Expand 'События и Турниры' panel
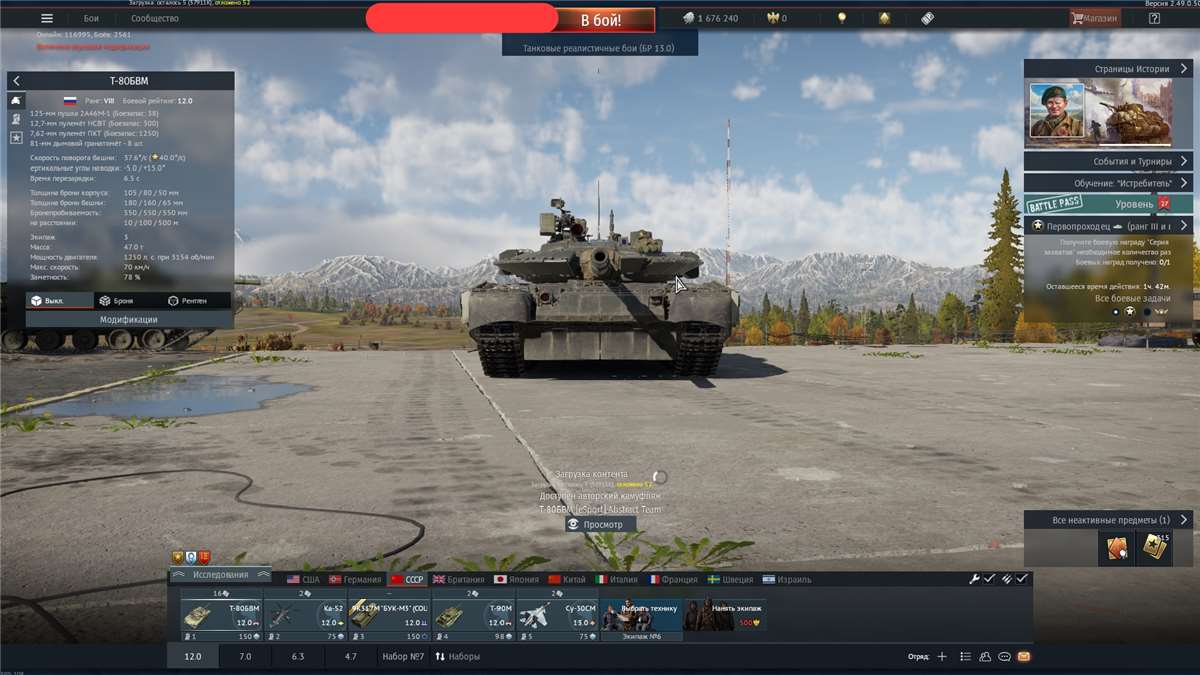The height and width of the screenshot is (675, 1200). coord(1108,161)
